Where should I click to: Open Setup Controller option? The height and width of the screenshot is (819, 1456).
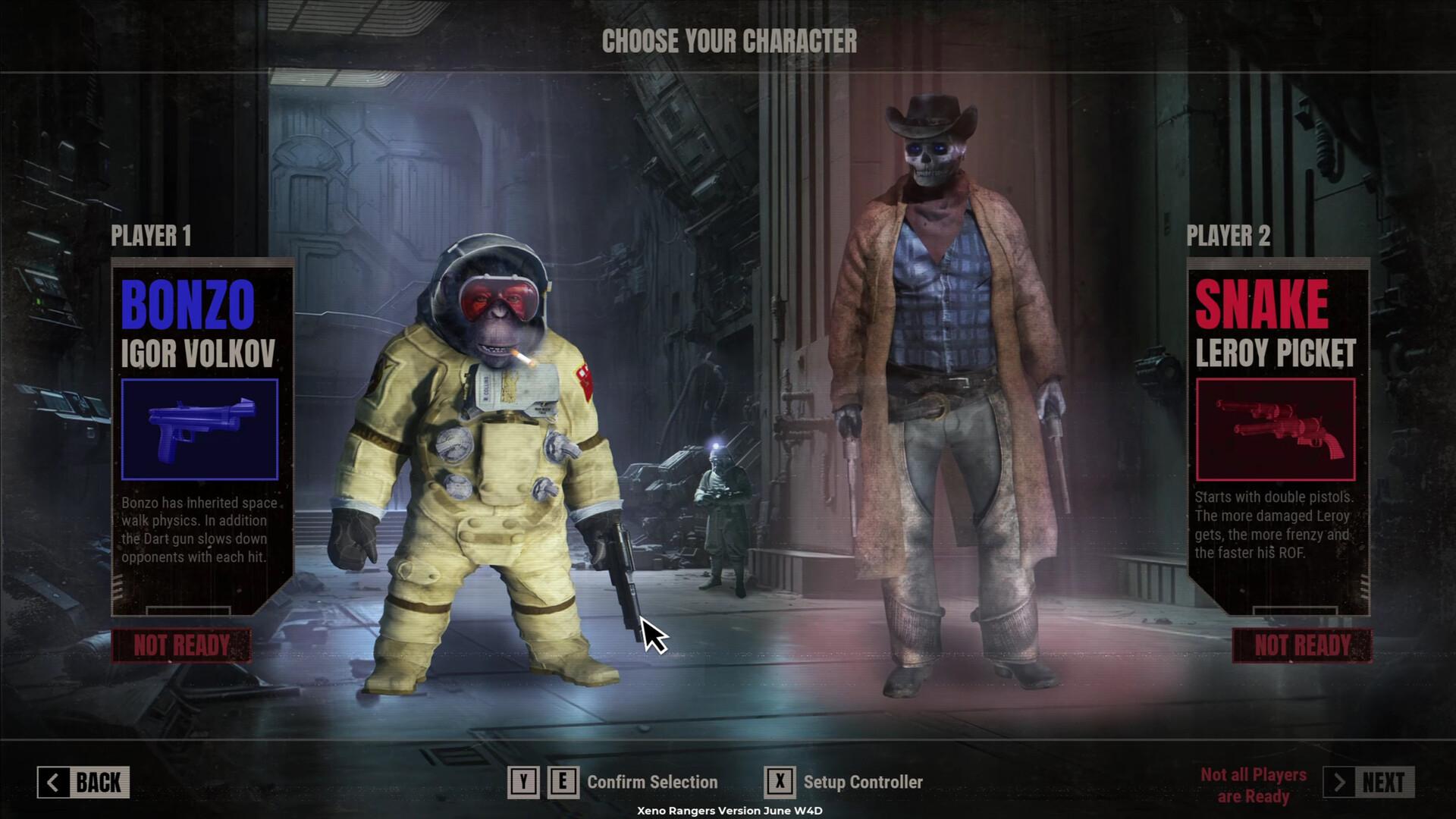[x=863, y=783]
